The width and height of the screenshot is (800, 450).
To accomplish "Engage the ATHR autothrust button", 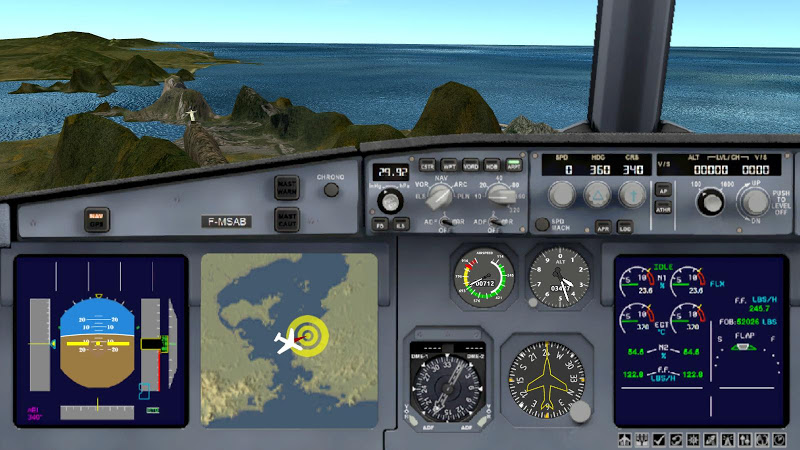I will (662, 209).
